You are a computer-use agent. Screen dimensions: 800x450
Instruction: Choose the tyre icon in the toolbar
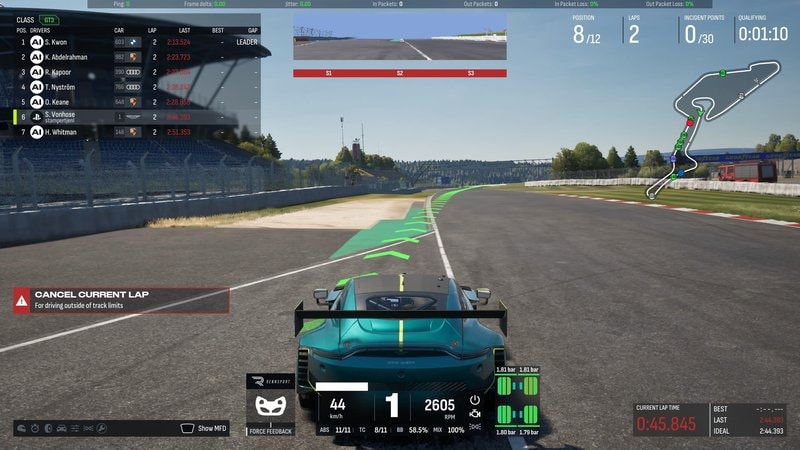[x=49, y=428]
